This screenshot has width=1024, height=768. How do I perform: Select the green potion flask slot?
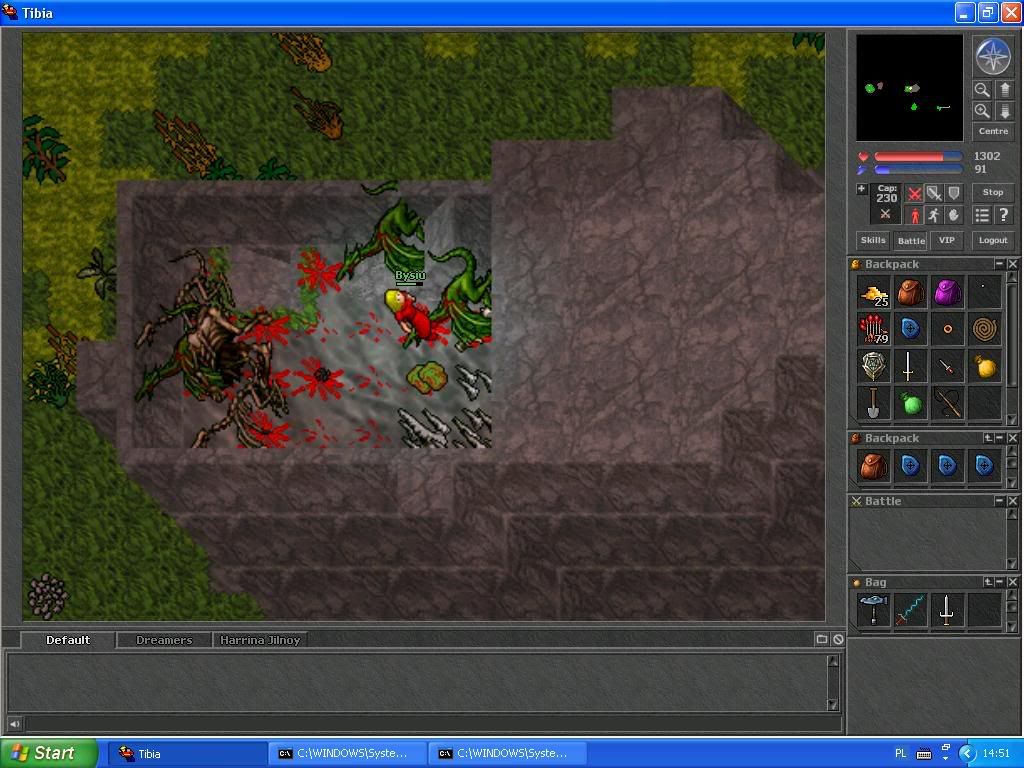coord(910,403)
